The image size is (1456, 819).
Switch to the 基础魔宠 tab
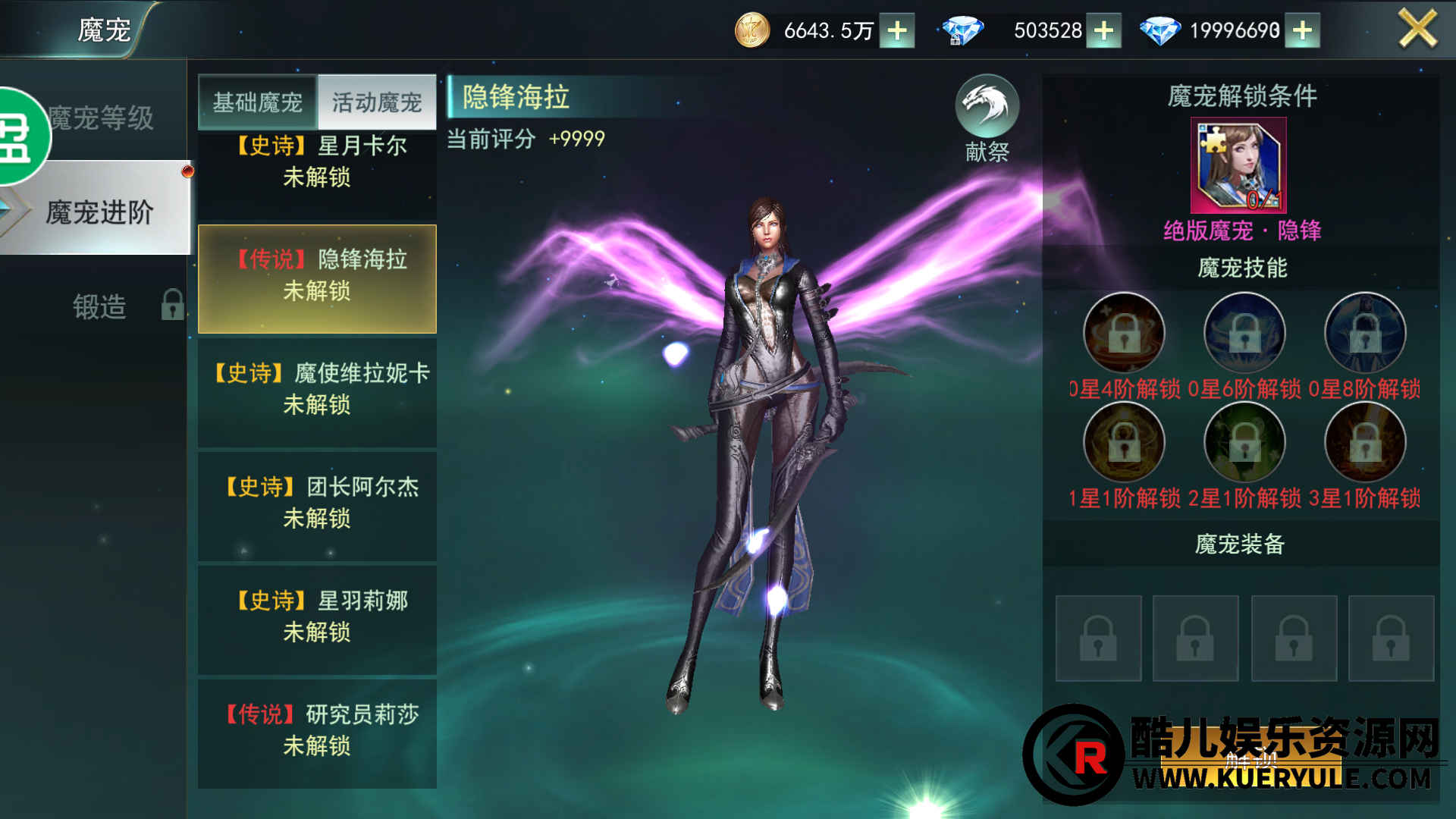[x=257, y=102]
